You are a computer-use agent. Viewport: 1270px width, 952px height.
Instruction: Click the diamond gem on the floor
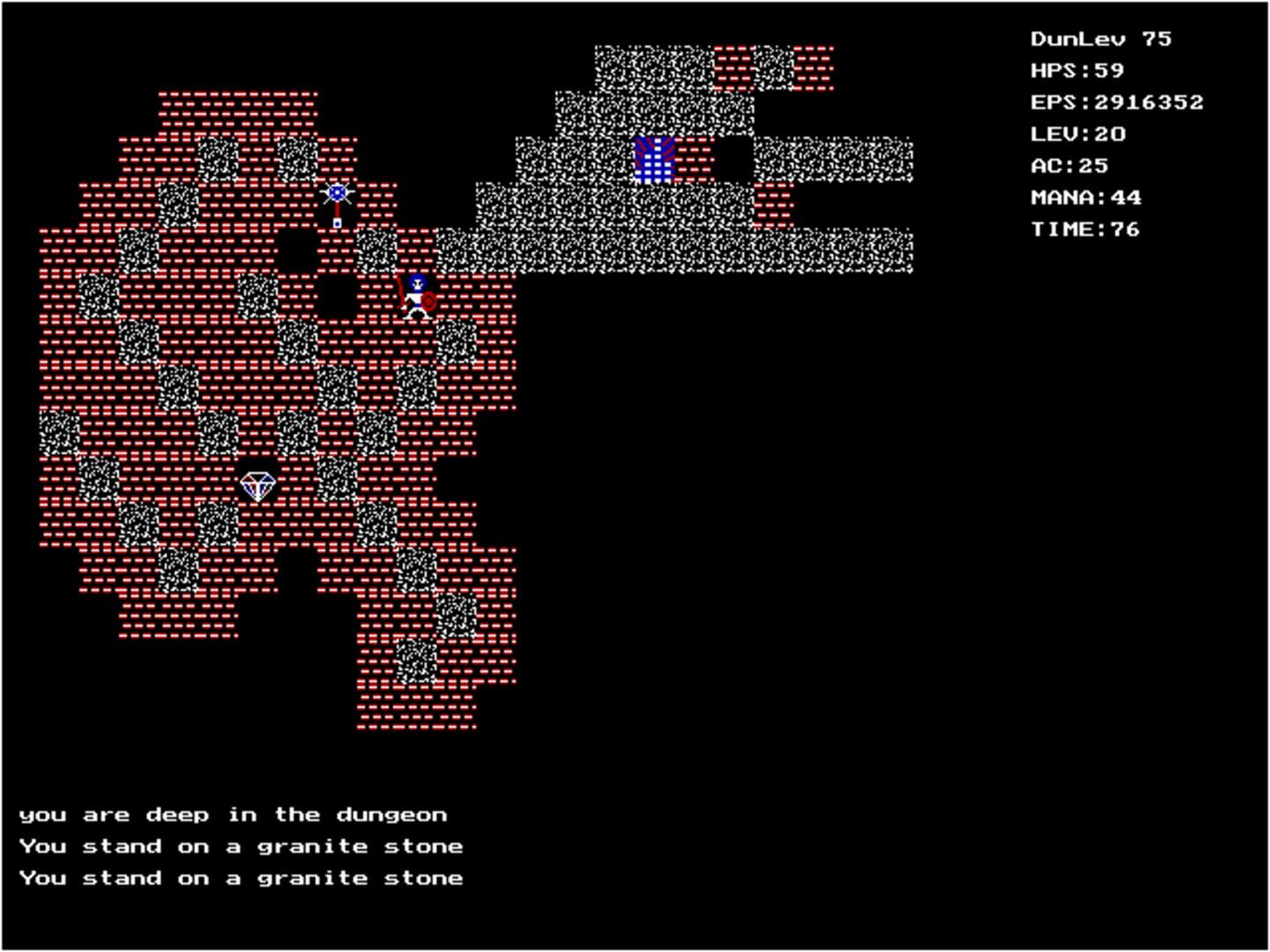pos(258,486)
